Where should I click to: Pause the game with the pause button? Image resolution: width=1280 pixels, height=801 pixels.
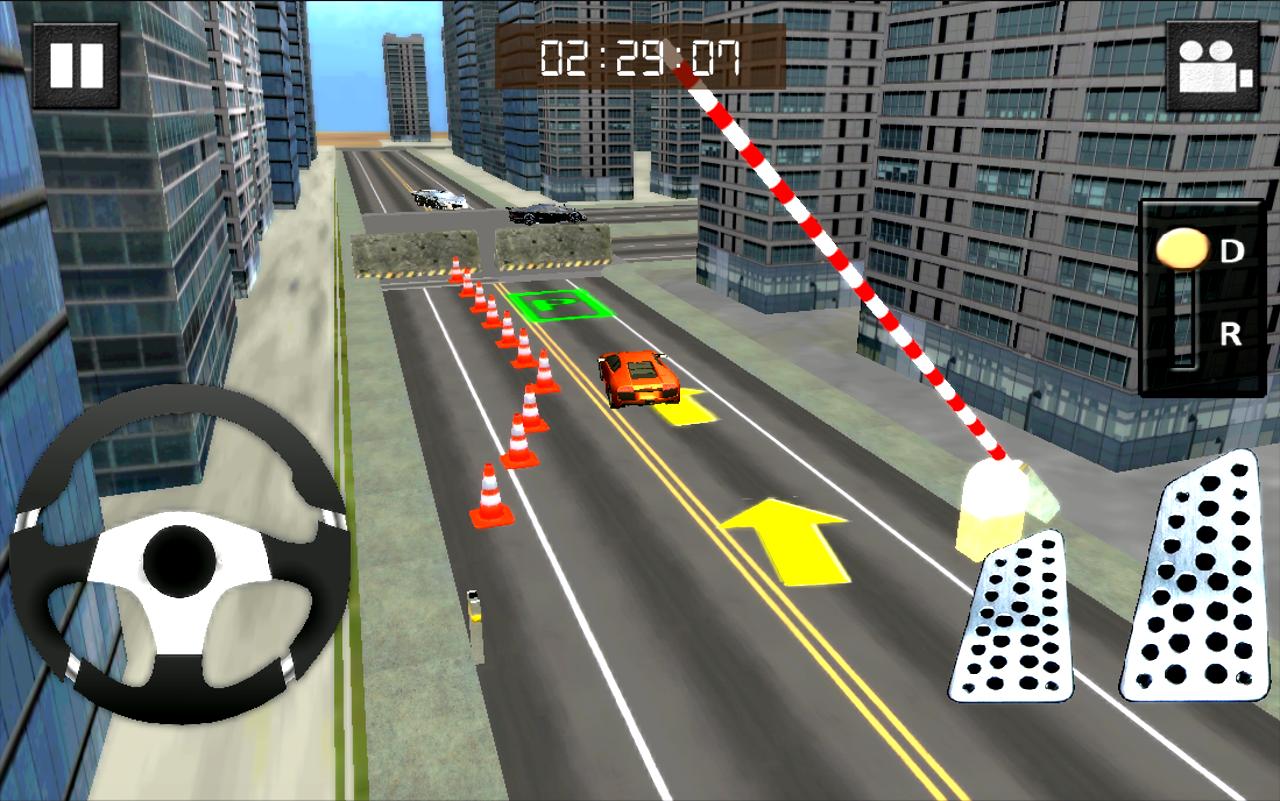[x=76, y=65]
